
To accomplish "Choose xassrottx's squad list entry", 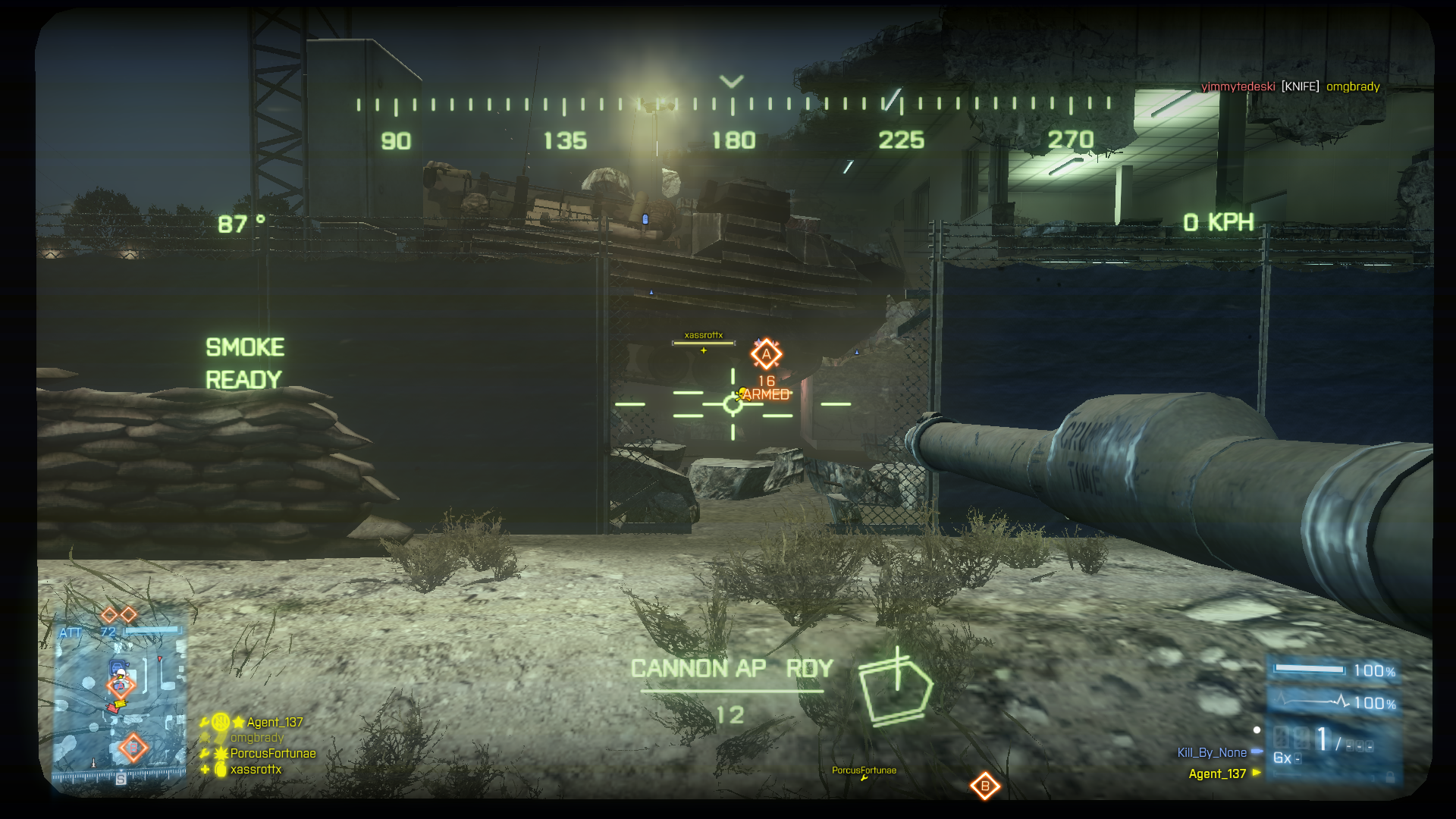I will pyautogui.click(x=256, y=769).
